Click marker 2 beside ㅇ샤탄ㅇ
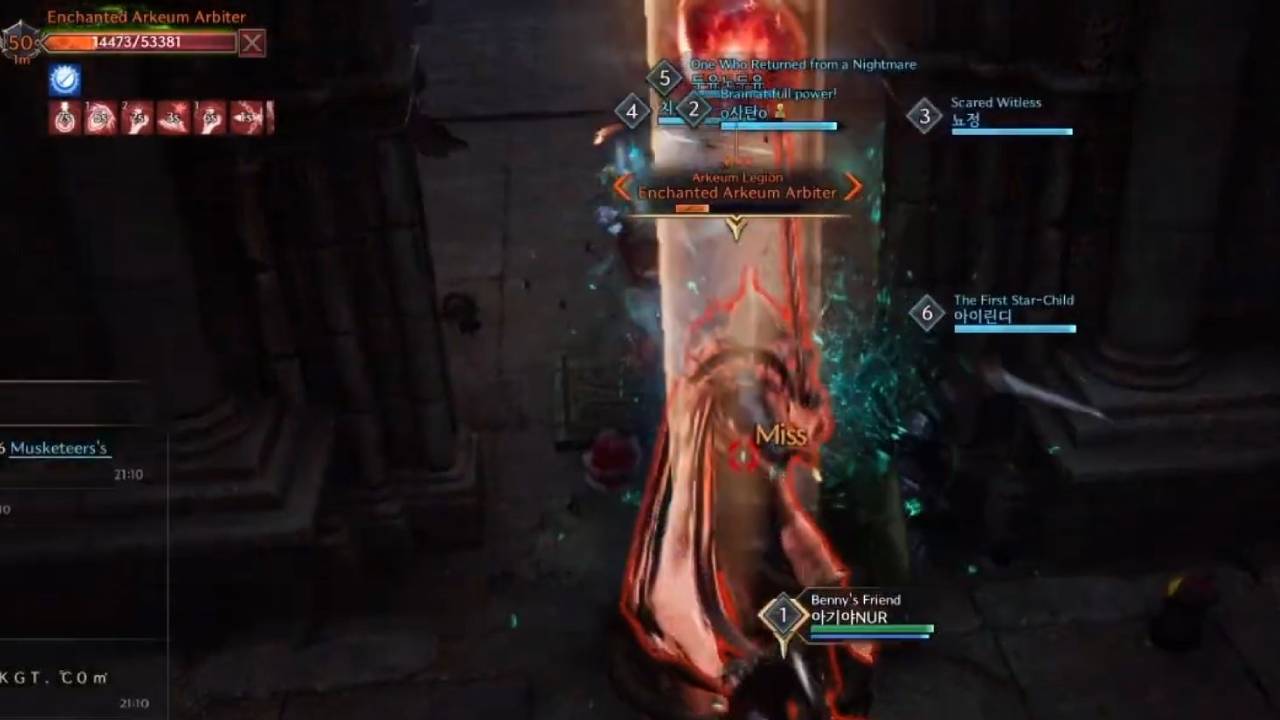The image size is (1280, 720). [x=694, y=111]
